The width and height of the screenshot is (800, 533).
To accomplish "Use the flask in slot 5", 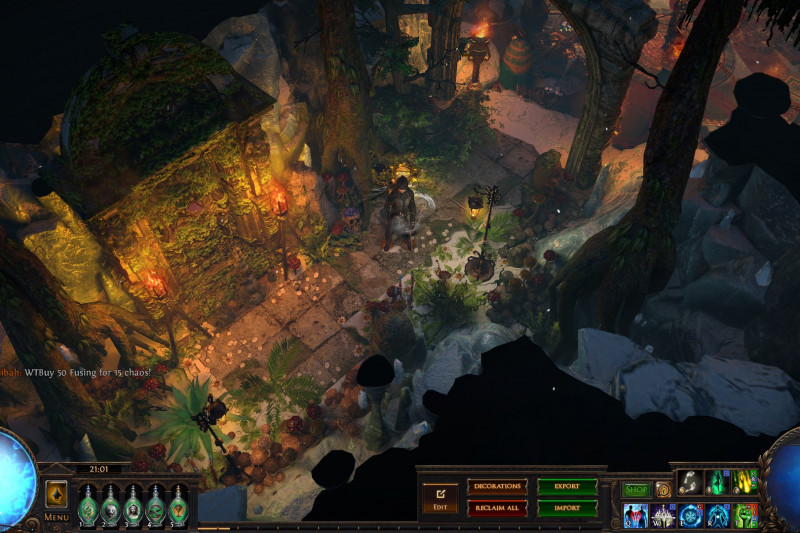I will [179, 504].
